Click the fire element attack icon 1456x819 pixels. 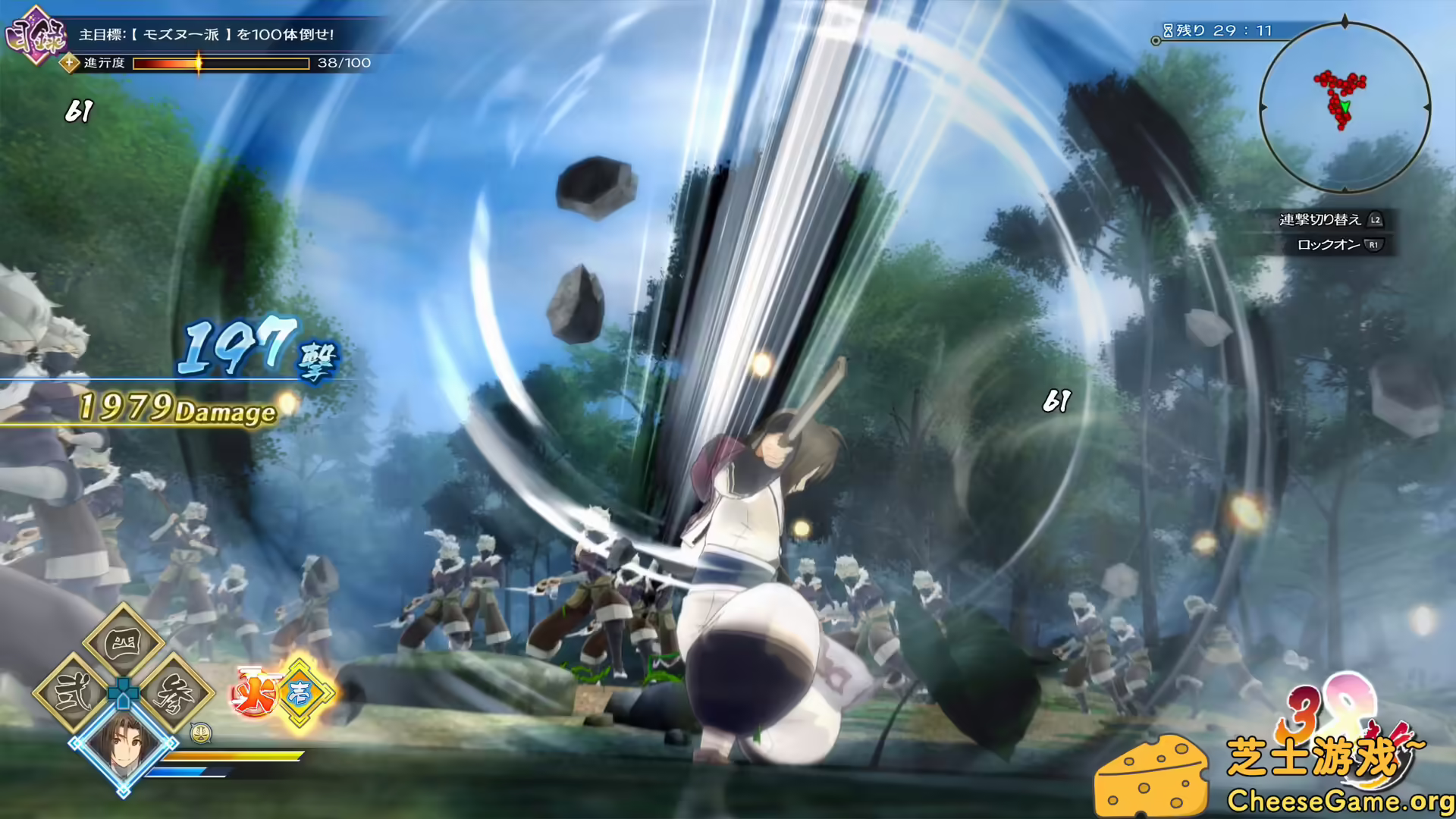tap(256, 692)
